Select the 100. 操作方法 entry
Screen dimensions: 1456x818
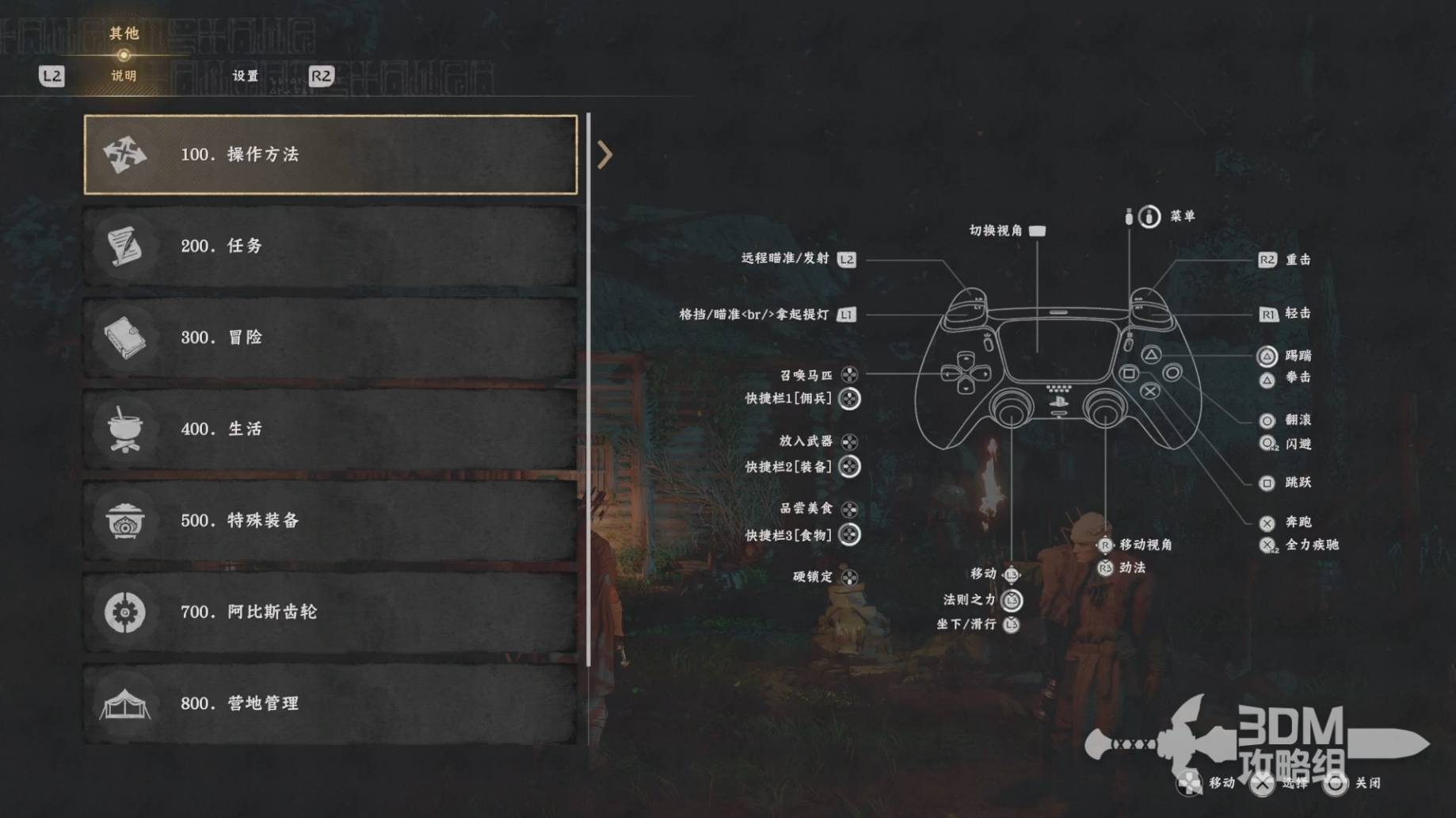pos(330,155)
